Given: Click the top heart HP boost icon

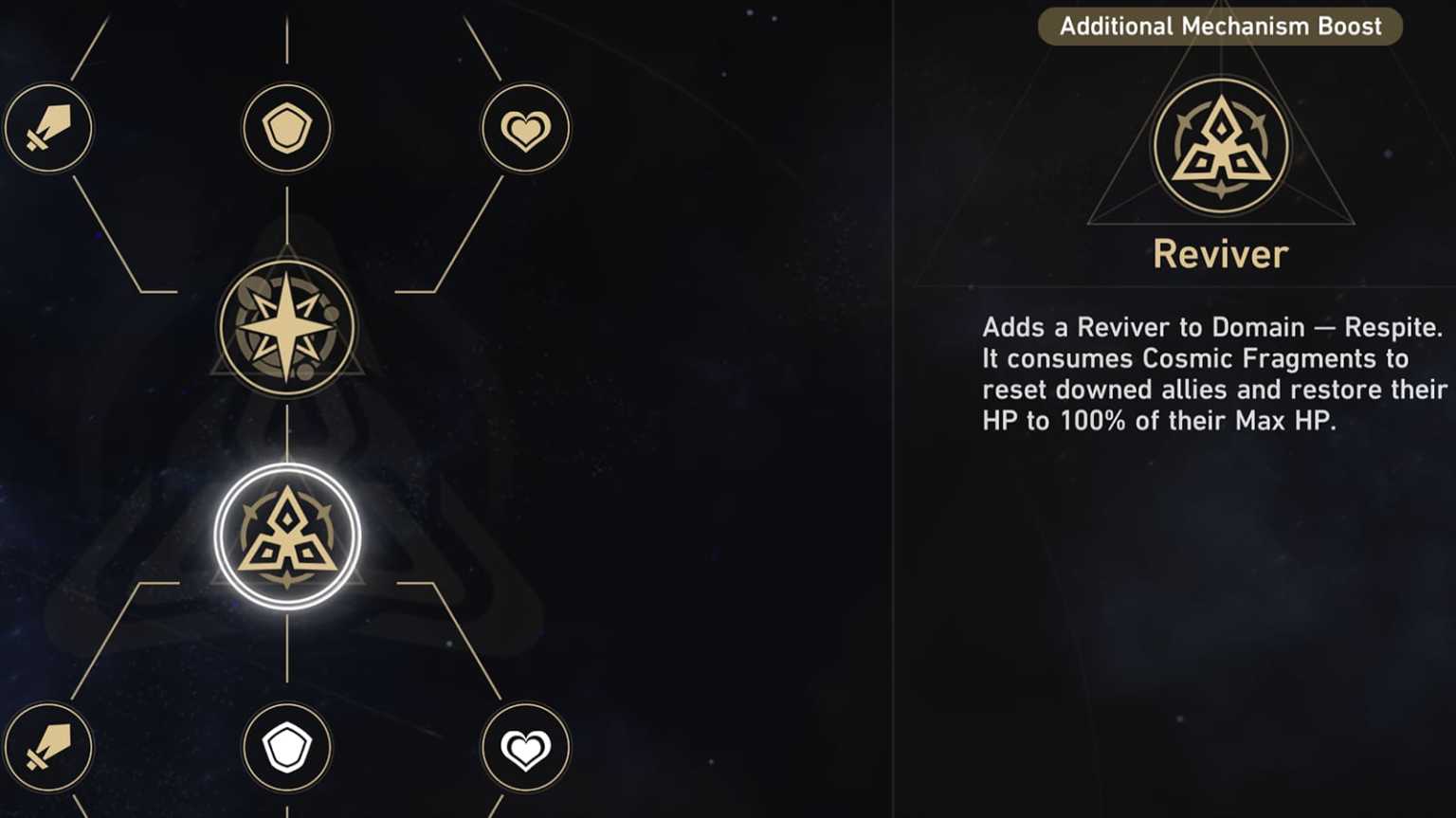Looking at the screenshot, I should [526, 129].
